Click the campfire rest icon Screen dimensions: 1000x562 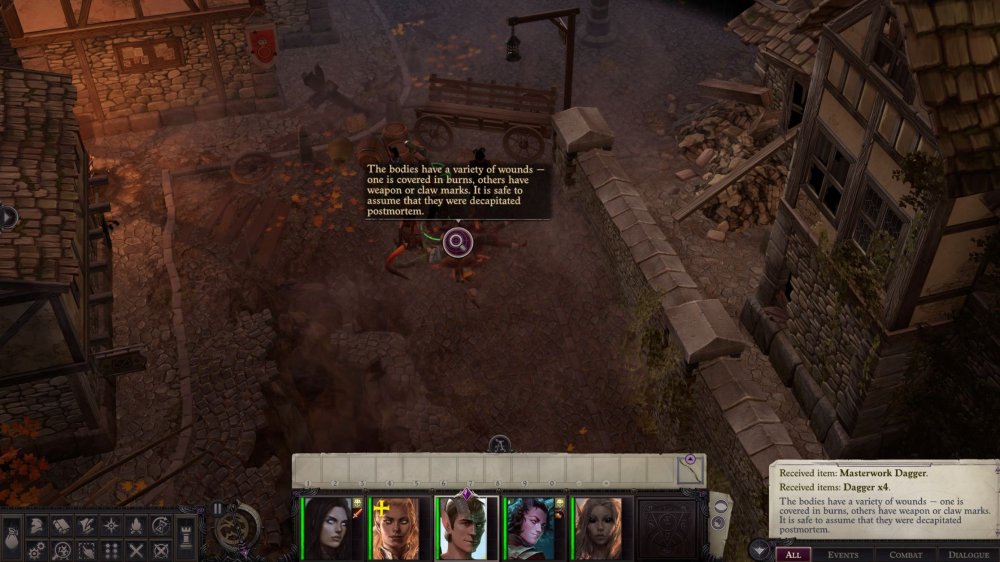click(136, 525)
